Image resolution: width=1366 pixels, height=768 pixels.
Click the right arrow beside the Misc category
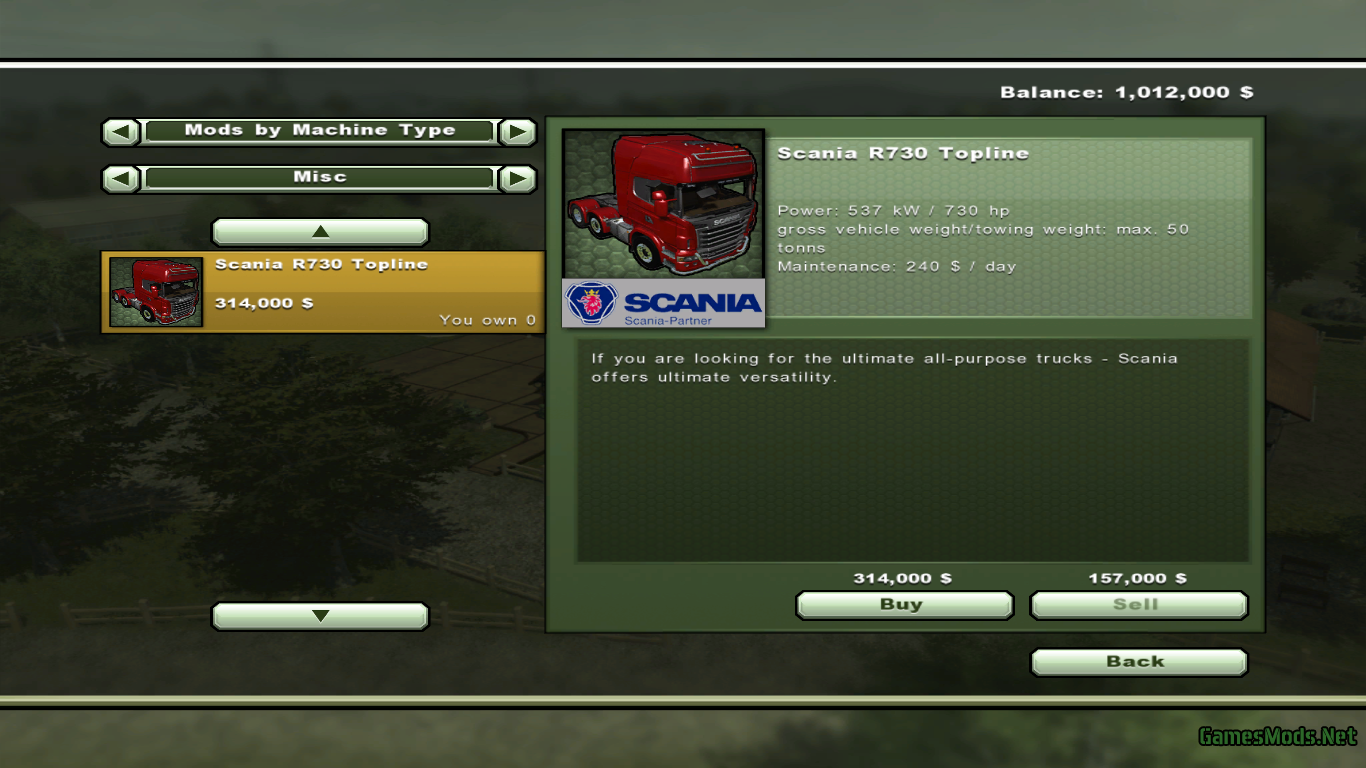[x=518, y=177]
